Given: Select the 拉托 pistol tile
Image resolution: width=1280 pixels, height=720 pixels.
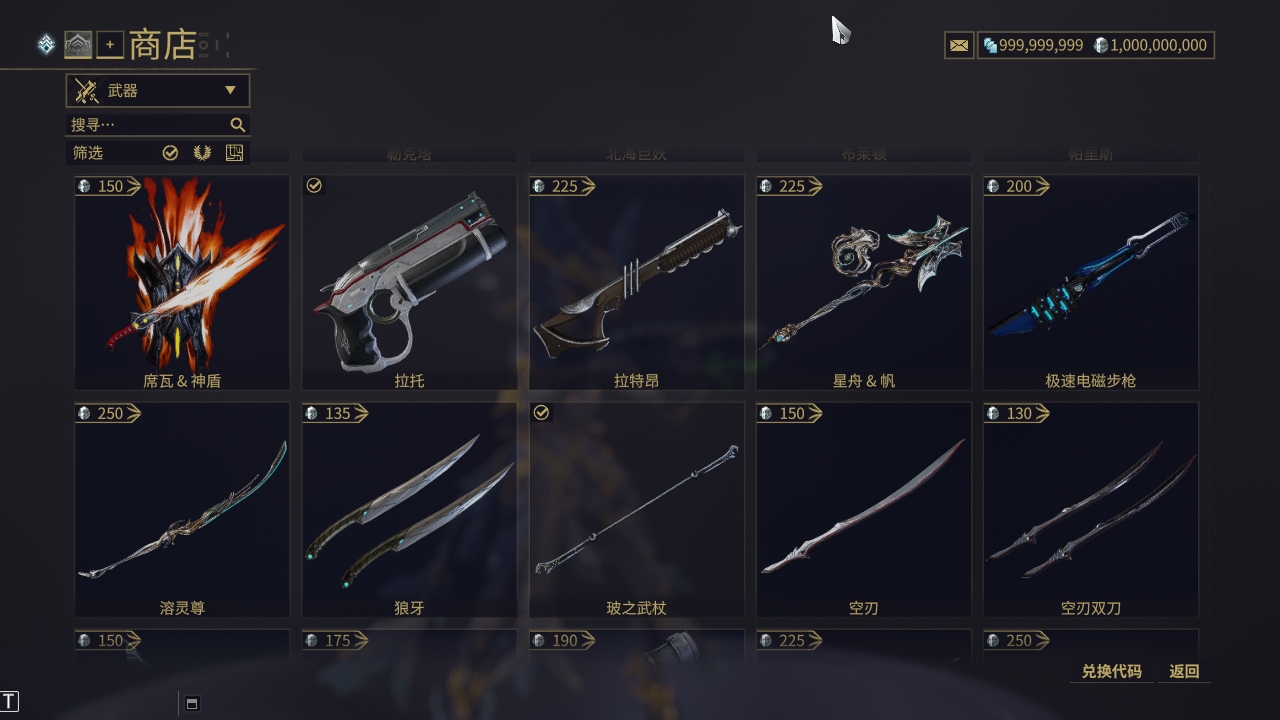Looking at the screenshot, I should click(x=409, y=282).
